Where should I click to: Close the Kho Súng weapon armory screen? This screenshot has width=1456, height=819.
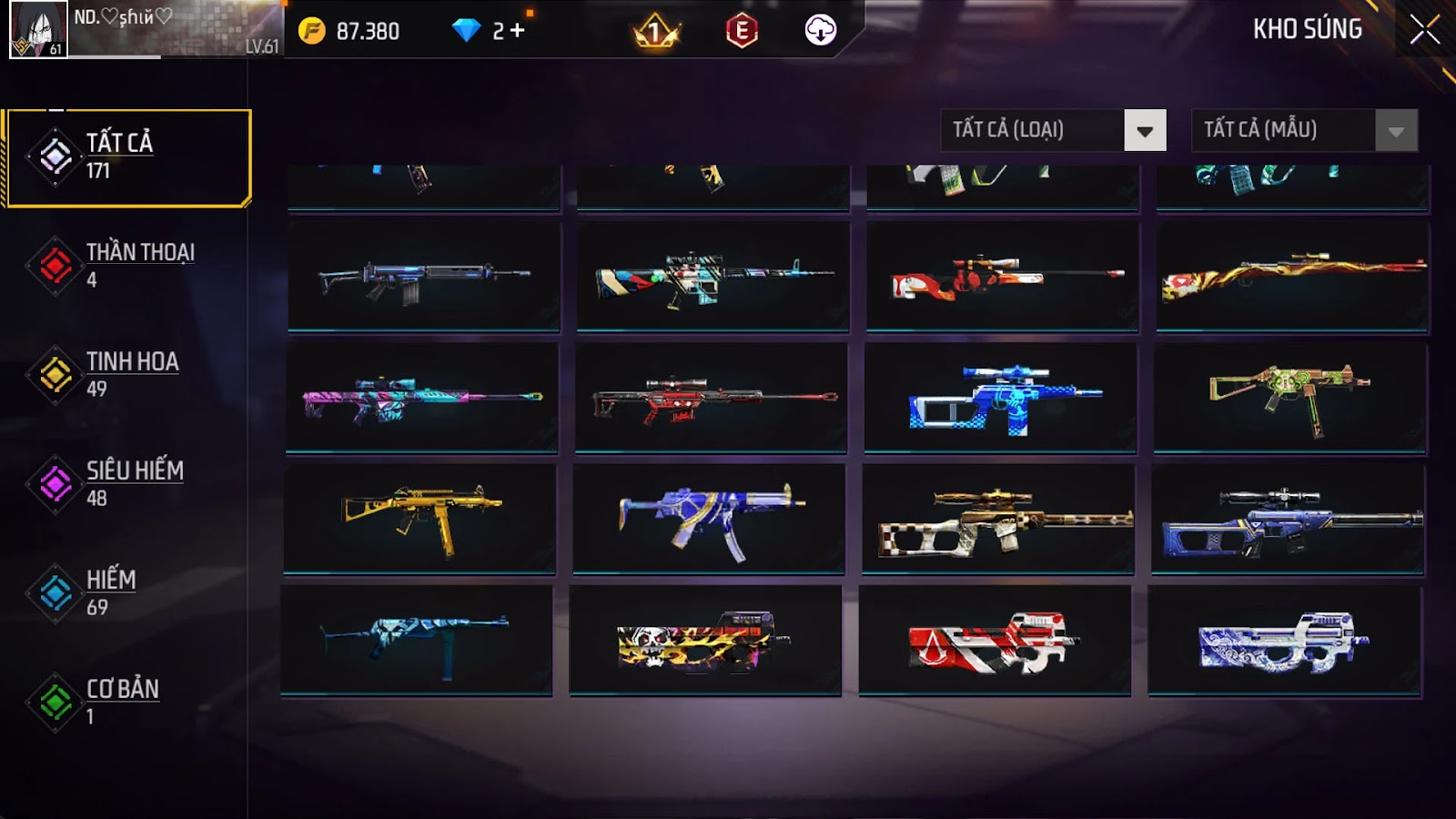(x=1424, y=30)
